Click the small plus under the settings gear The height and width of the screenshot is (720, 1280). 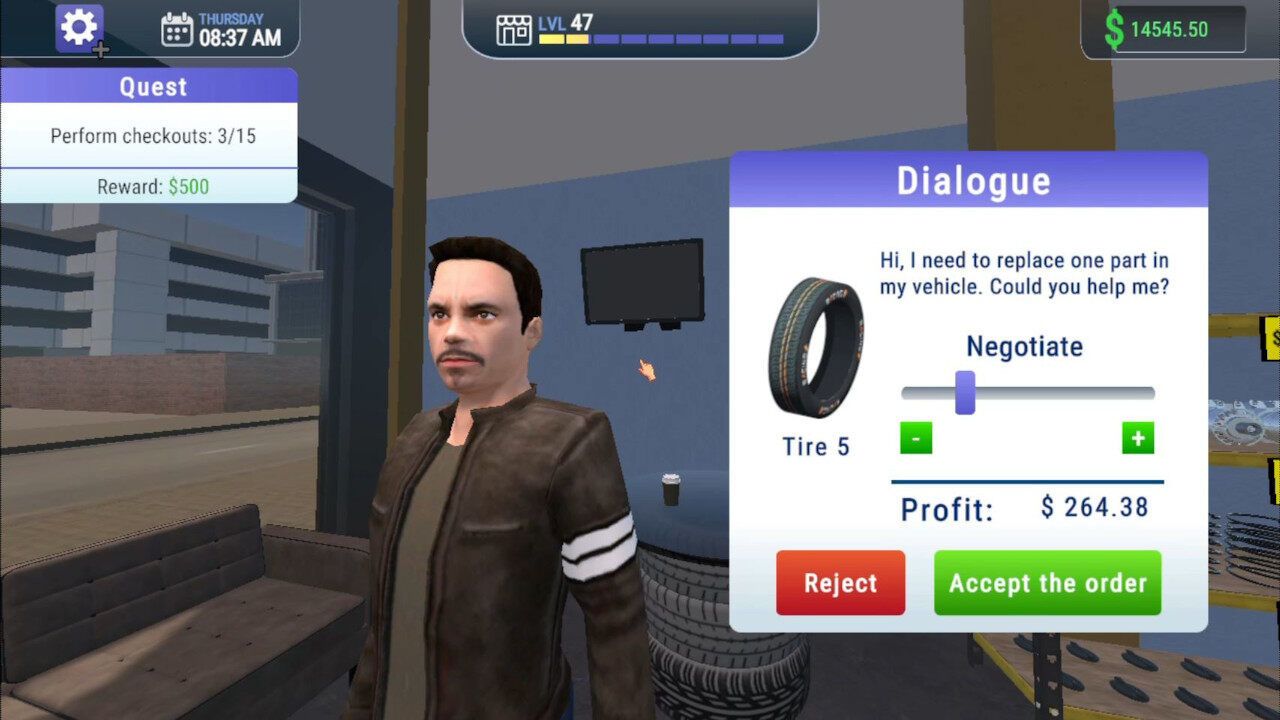pos(99,49)
